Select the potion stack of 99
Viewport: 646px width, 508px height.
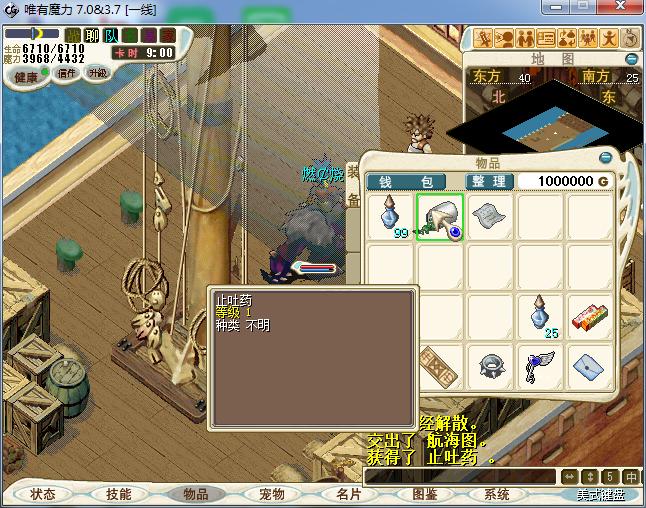tap(391, 217)
